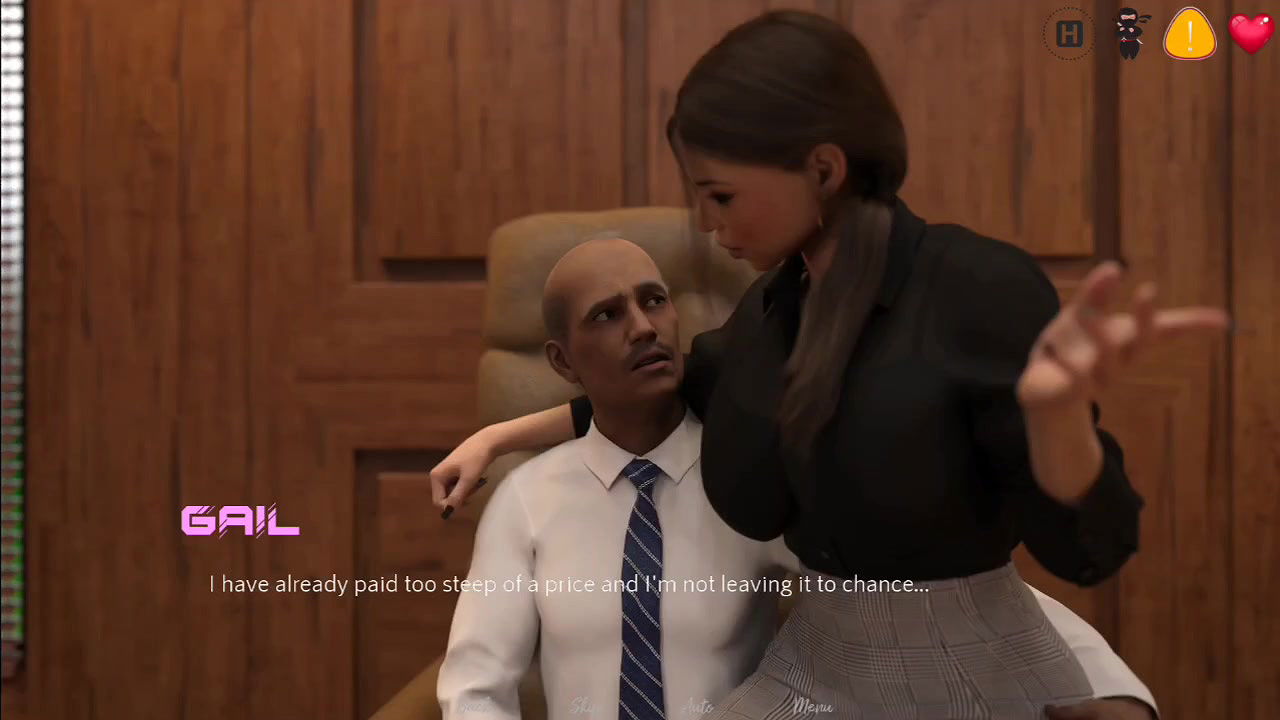Click the GAIL nameplate text

pos(240,521)
